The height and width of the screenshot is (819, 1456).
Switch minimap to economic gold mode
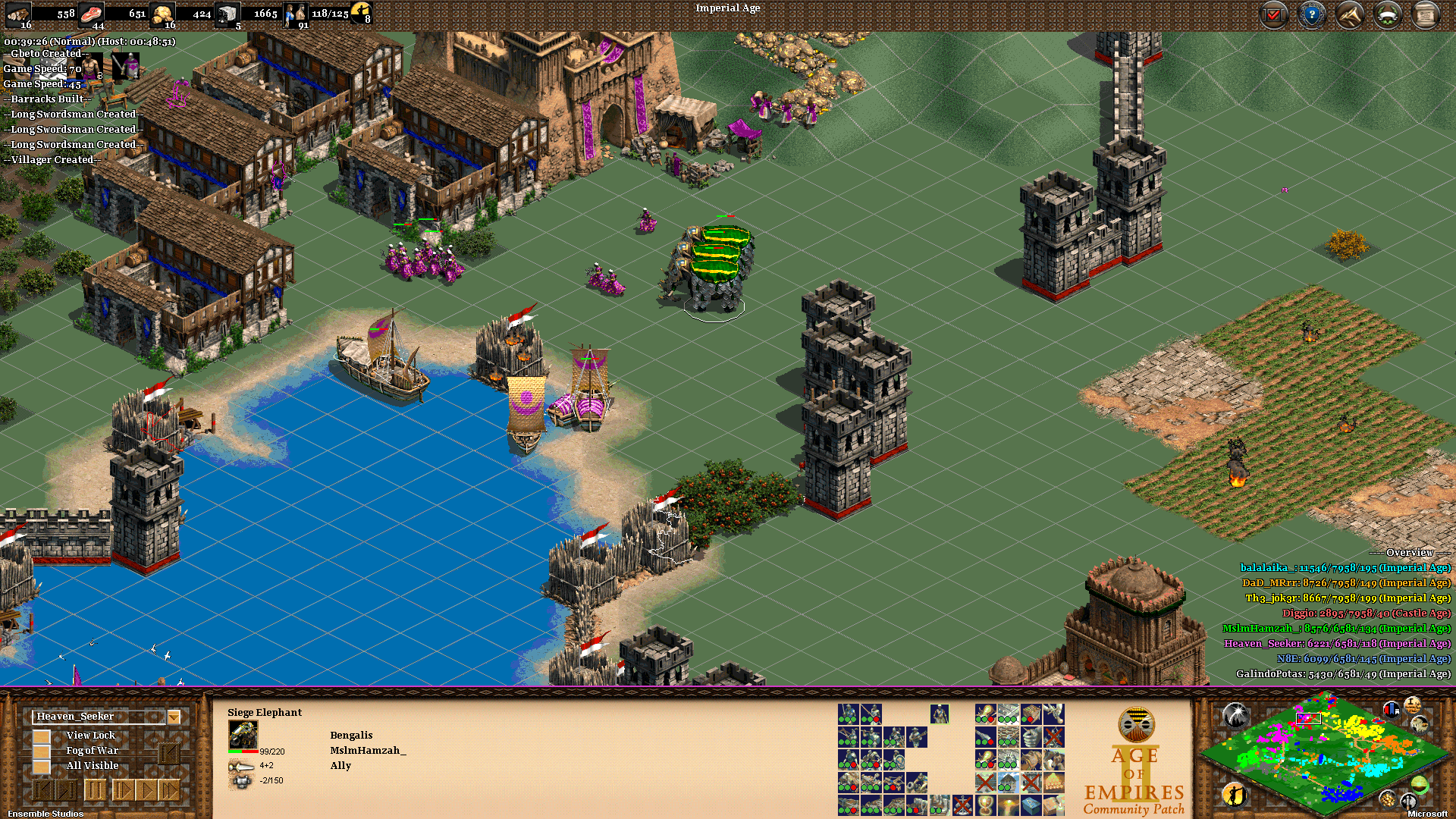pos(1388,798)
